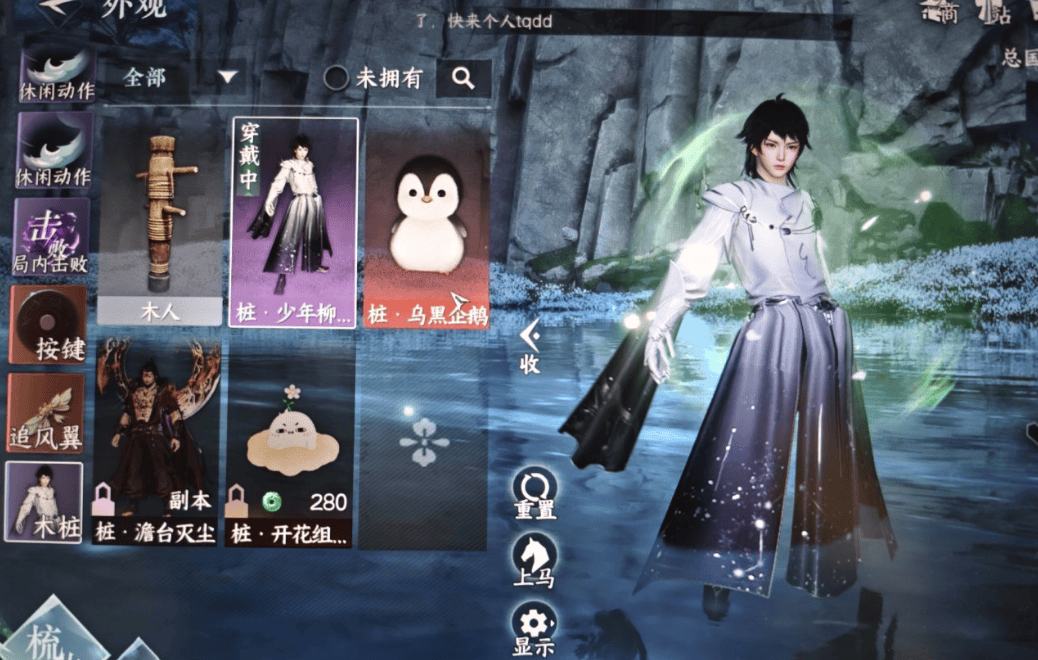The height and width of the screenshot is (660, 1038).
Task: Collapse the panel with the 收 arrow
Action: click(530, 346)
